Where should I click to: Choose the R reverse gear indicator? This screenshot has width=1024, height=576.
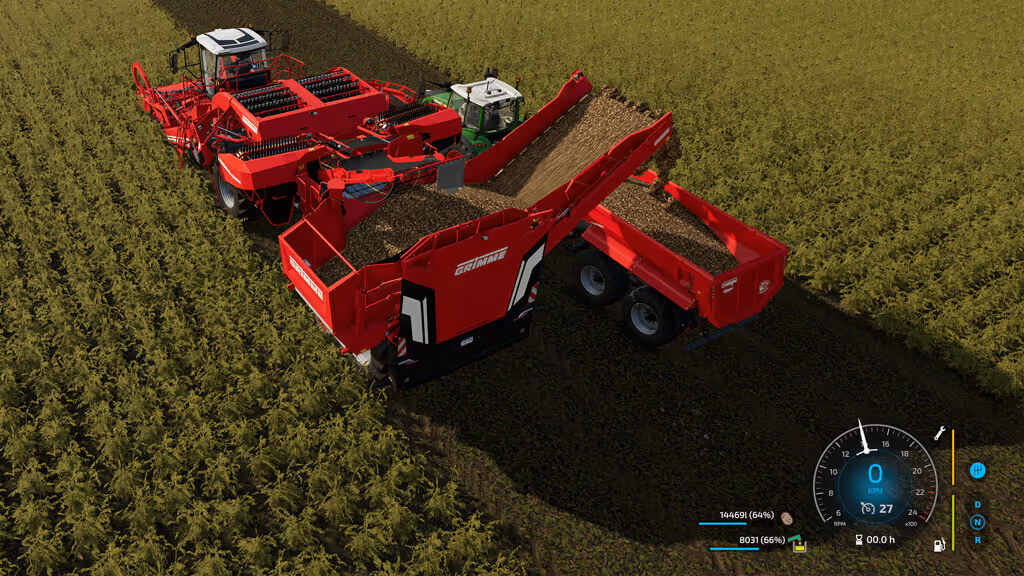coord(977,539)
